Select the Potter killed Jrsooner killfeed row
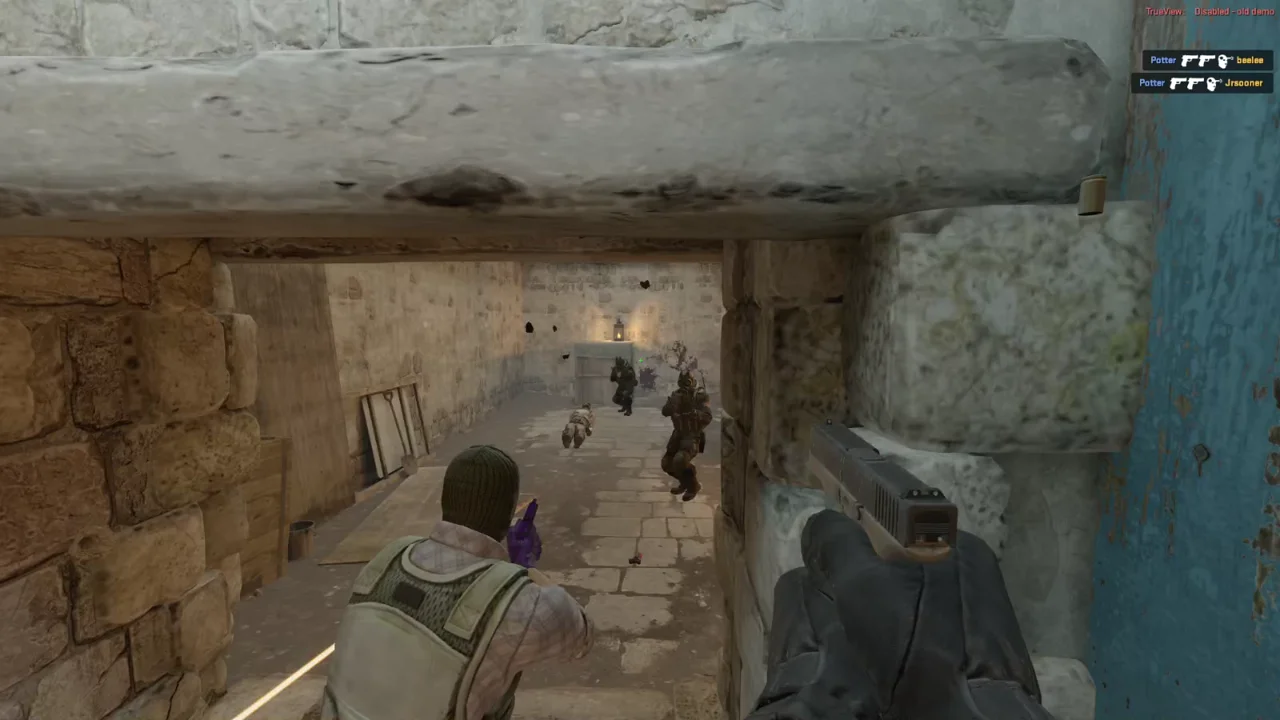 (1201, 83)
